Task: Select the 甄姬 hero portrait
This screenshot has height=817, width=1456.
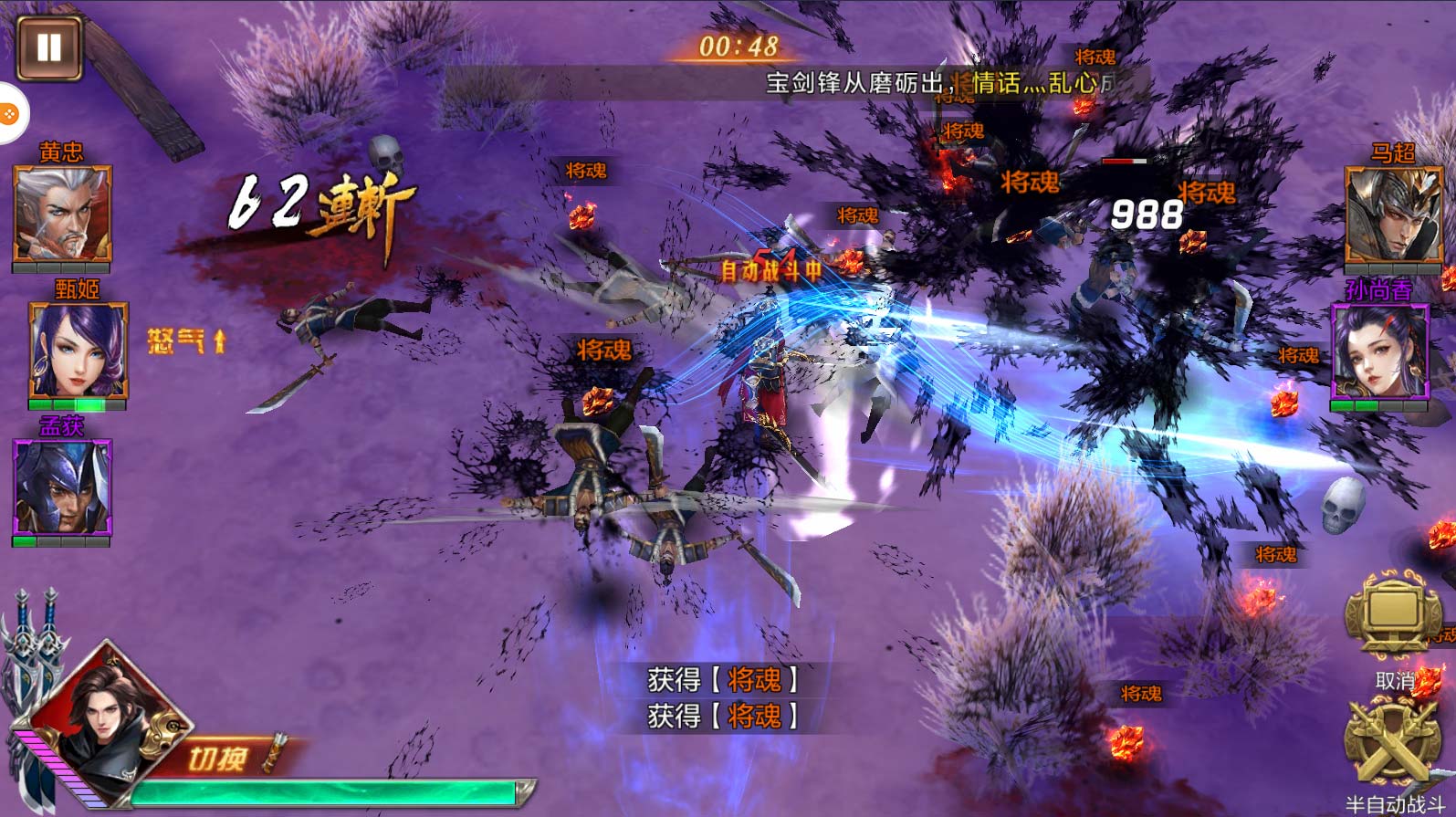Action: coord(78,351)
